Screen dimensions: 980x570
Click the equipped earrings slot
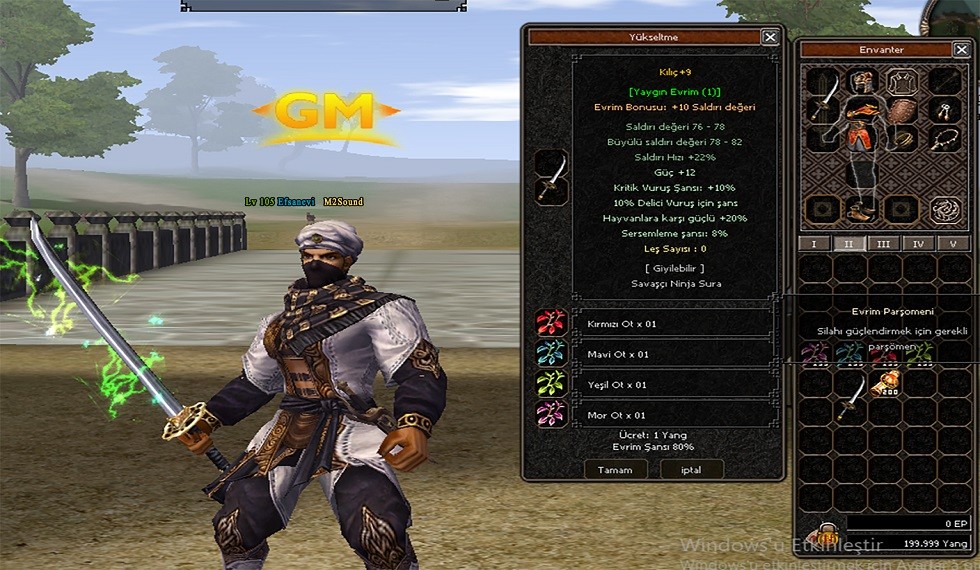tap(943, 109)
